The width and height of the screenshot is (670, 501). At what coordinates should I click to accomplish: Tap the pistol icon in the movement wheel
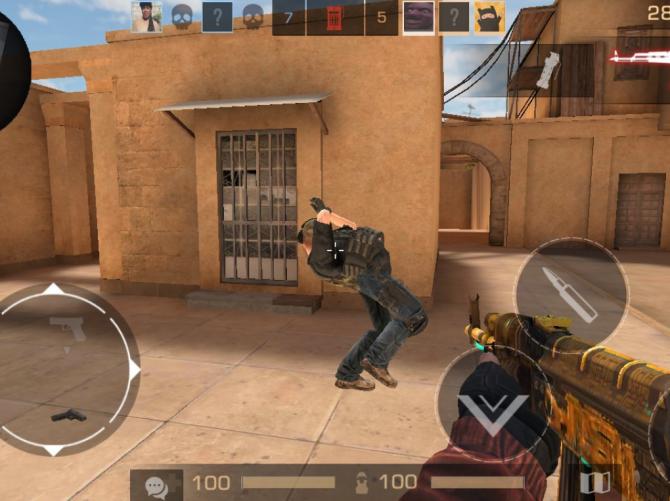[x=67, y=329]
